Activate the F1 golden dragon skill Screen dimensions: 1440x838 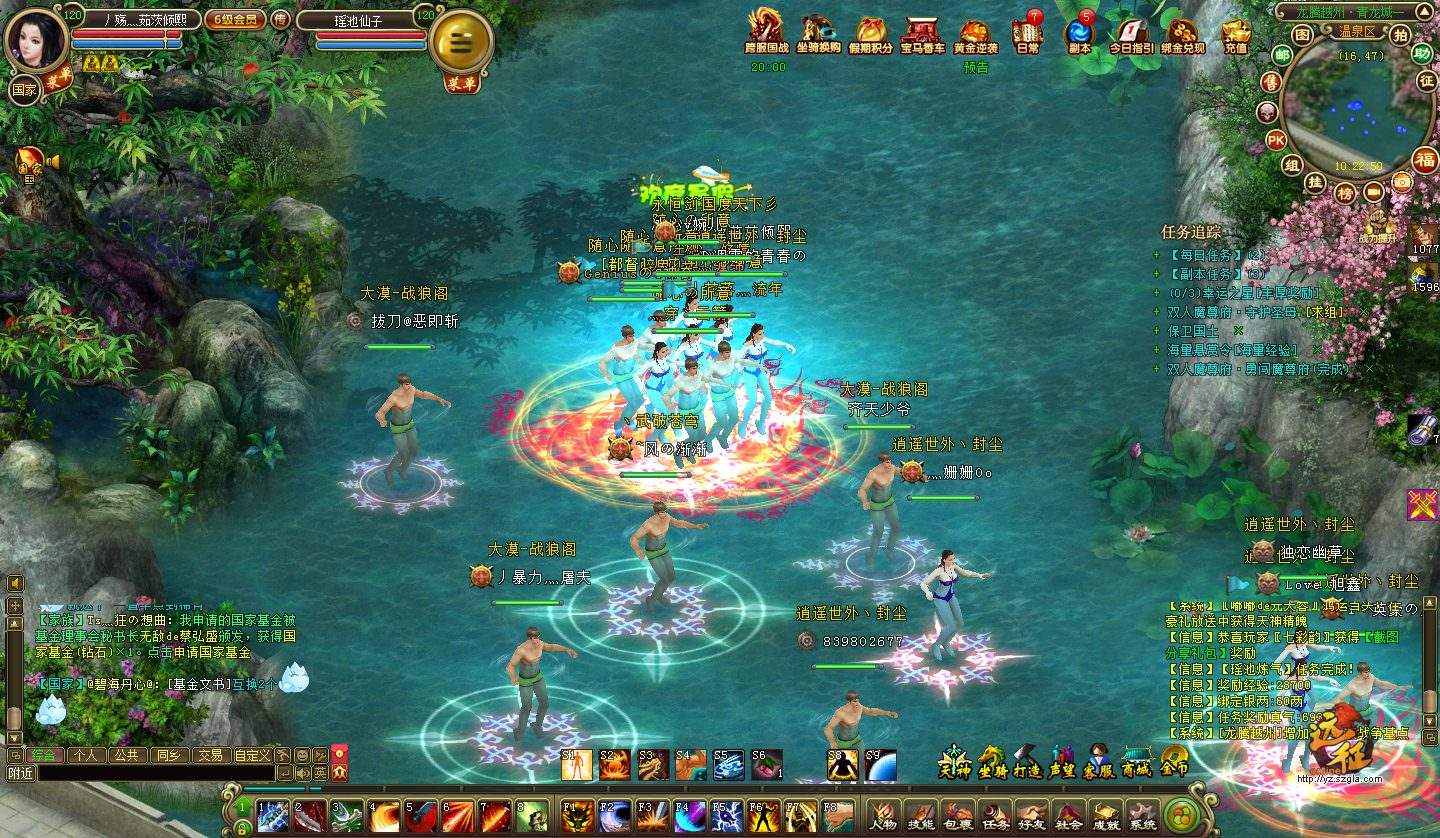[577, 816]
